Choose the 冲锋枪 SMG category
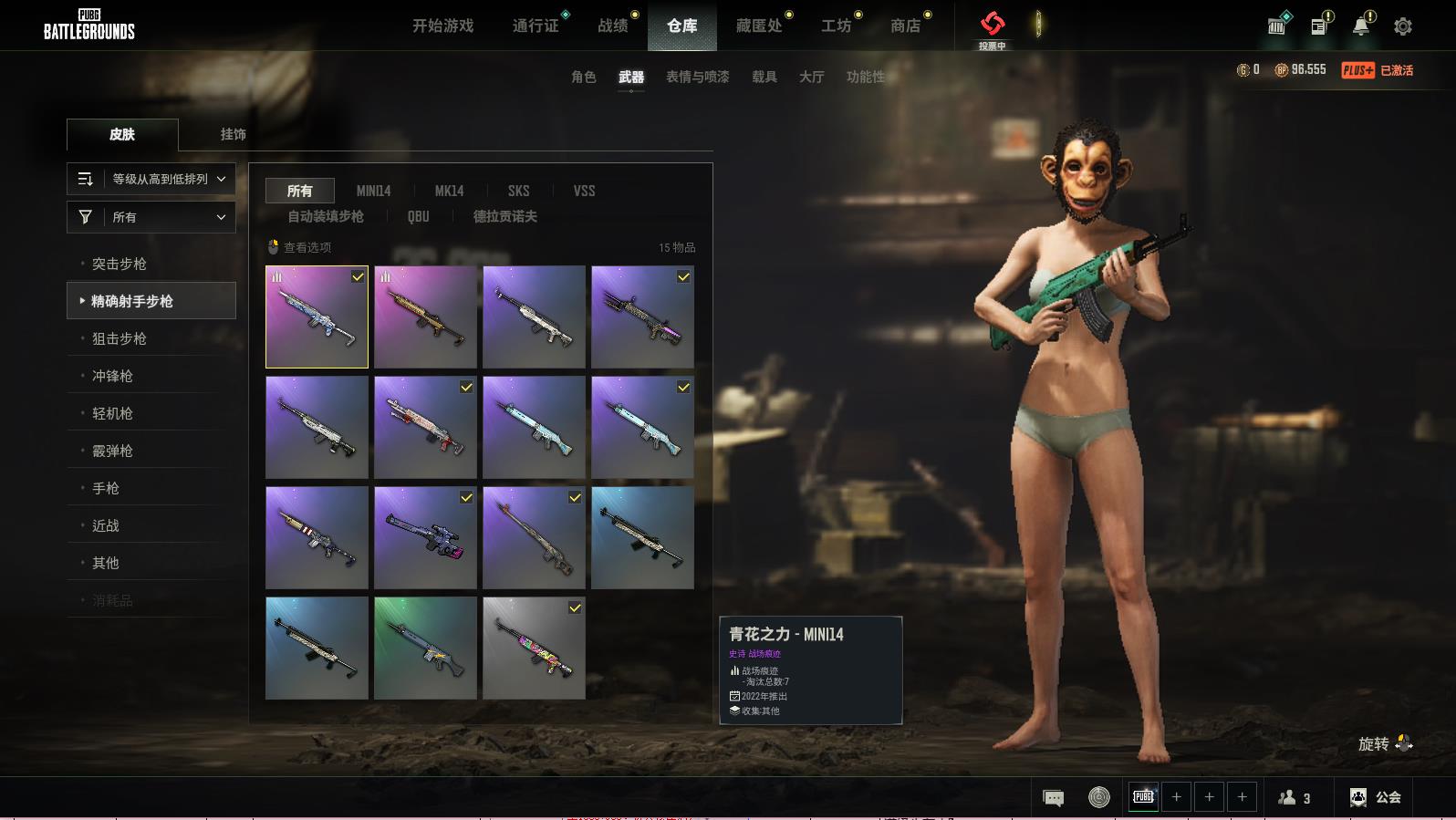The width and height of the screenshot is (1456, 820). click(x=112, y=376)
